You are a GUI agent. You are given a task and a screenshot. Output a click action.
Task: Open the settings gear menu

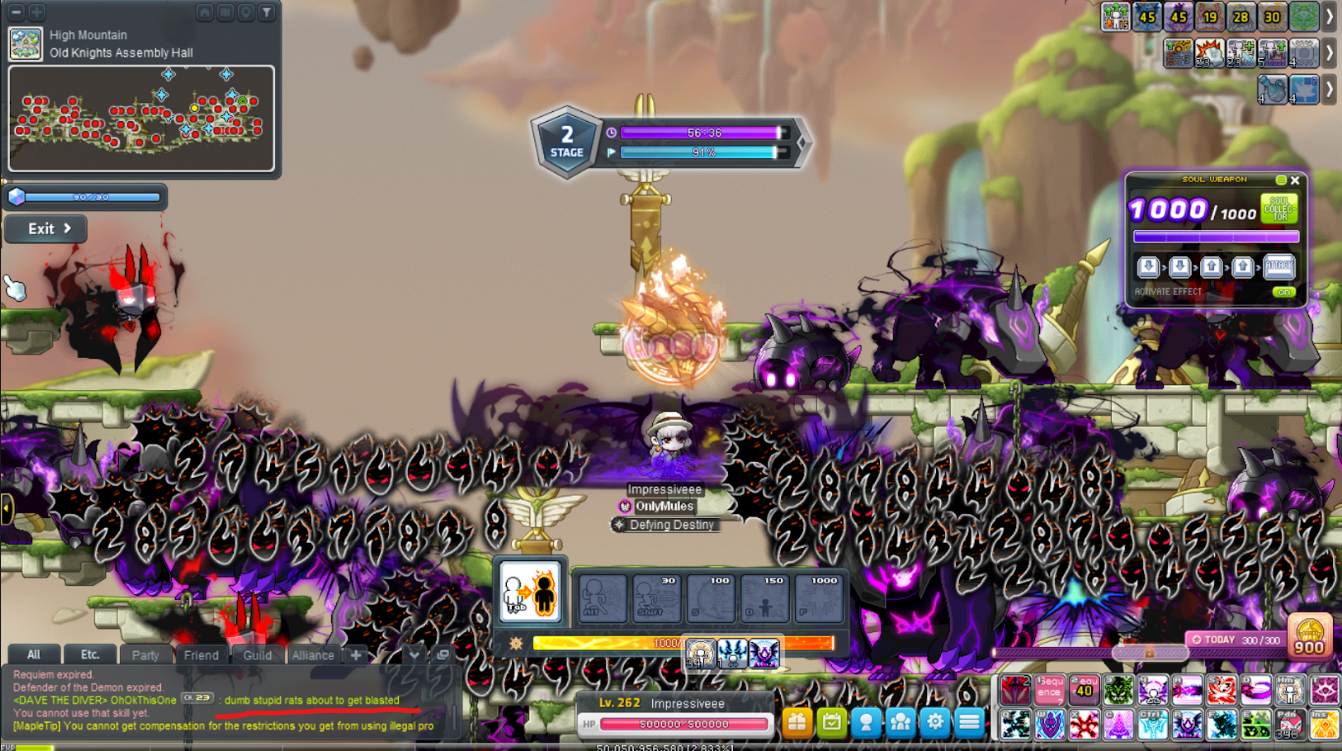(935, 722)
